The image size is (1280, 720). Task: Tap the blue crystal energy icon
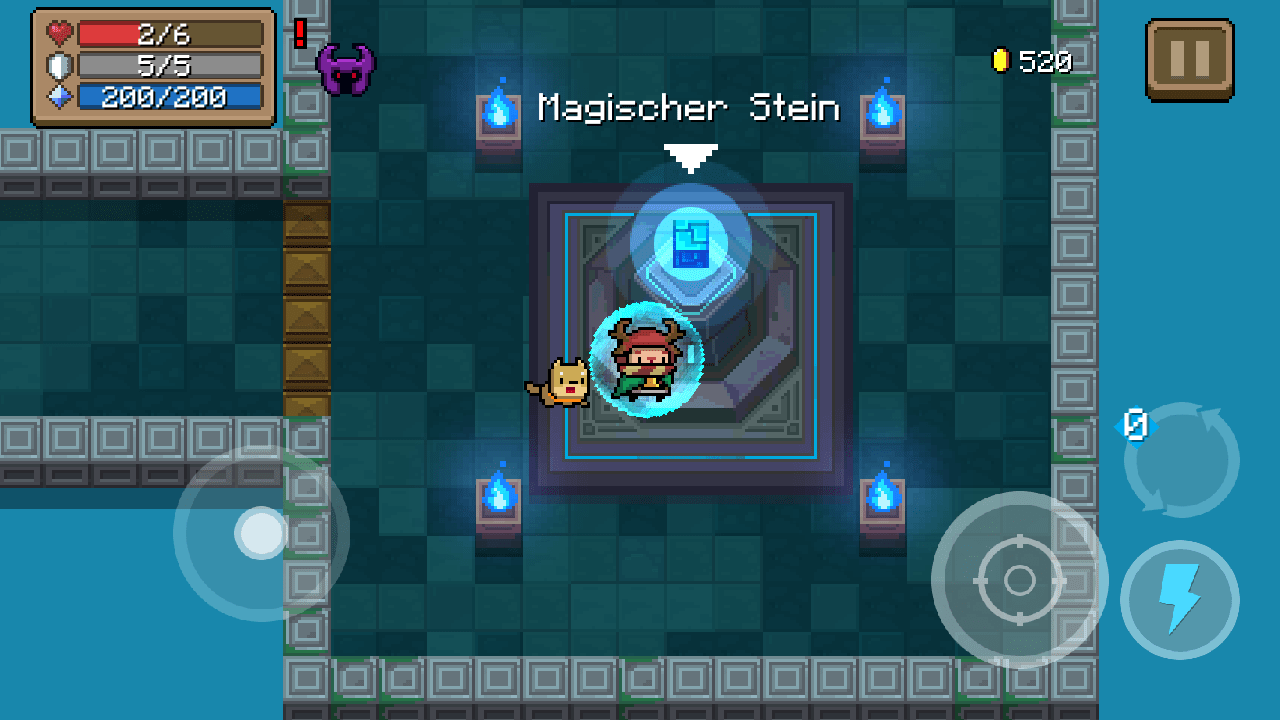pyautogui.click(x=56, y=93)
